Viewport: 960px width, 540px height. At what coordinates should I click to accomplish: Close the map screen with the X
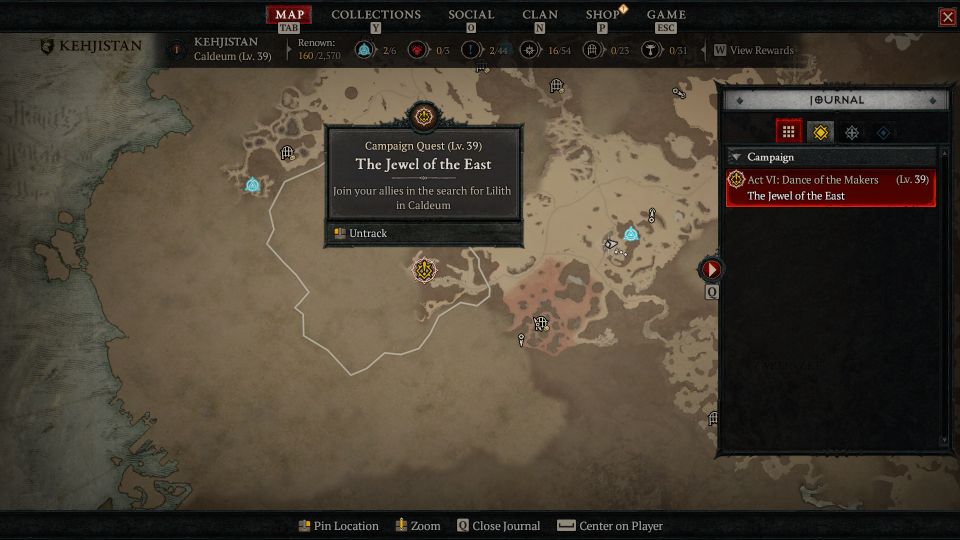click(x=947, y=17)
